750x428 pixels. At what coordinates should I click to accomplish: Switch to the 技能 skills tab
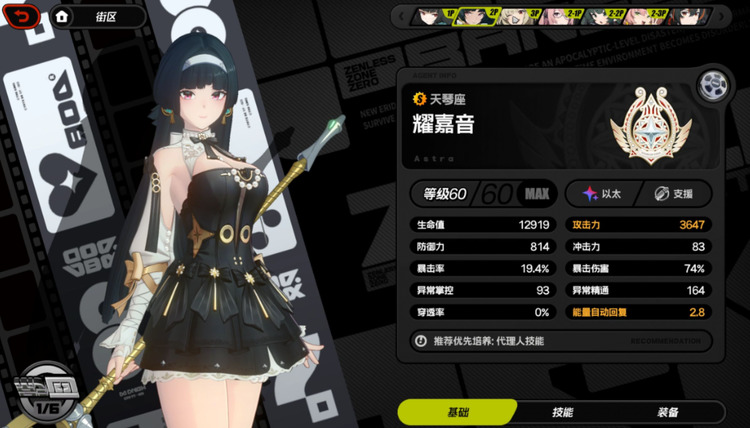click(562, 412)
